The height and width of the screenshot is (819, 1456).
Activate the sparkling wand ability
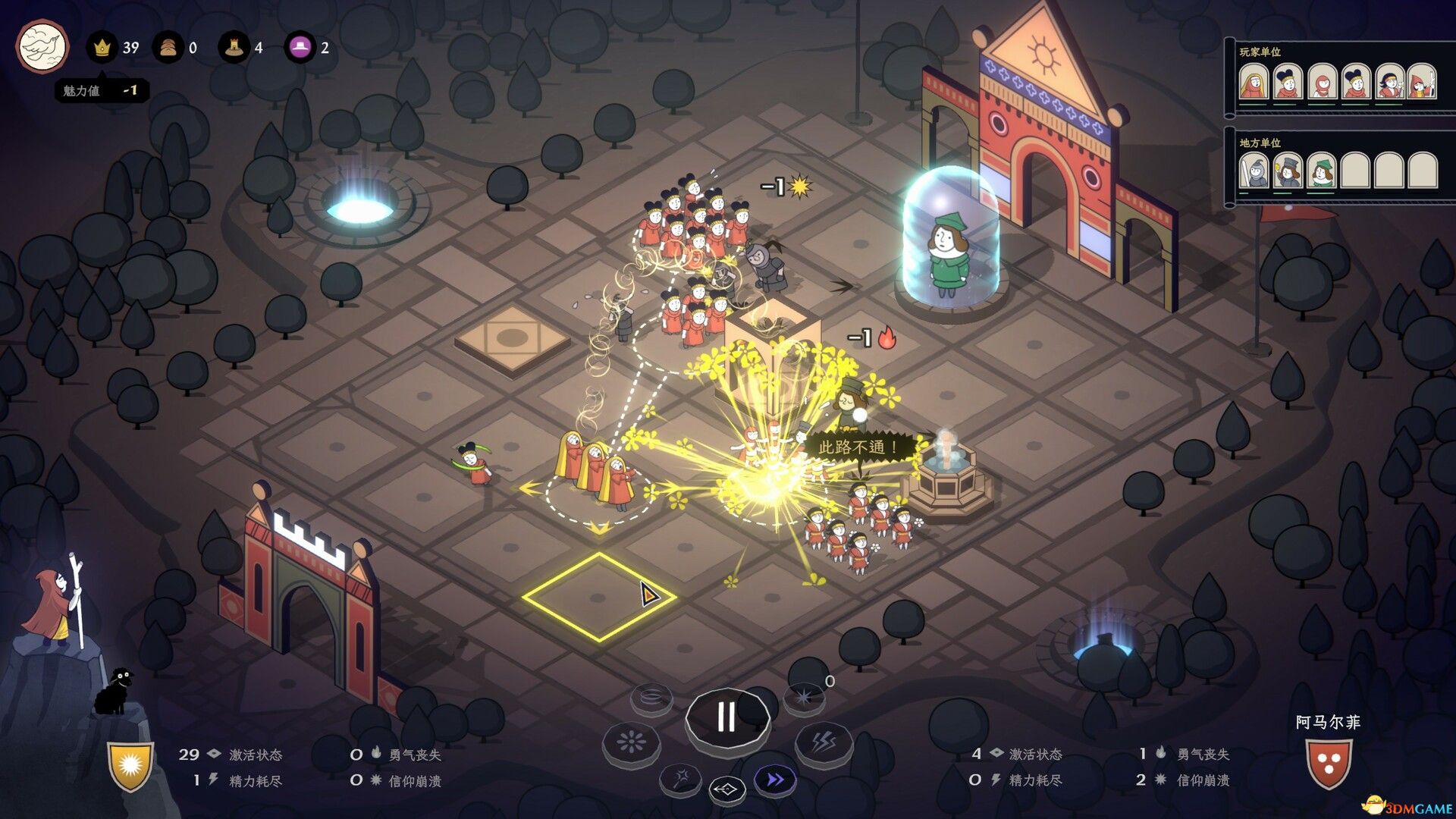(681, 778)
